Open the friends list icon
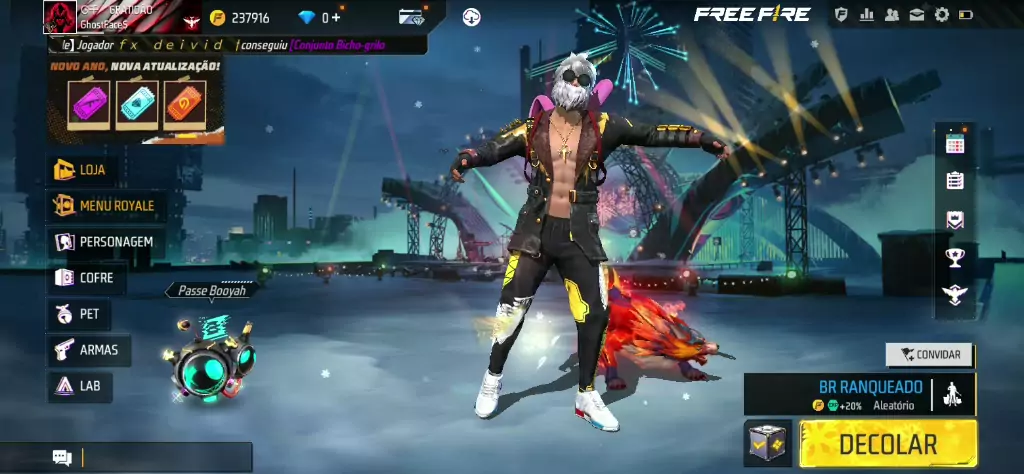The height and width of the screenshot is (474, 1024). 890,15
